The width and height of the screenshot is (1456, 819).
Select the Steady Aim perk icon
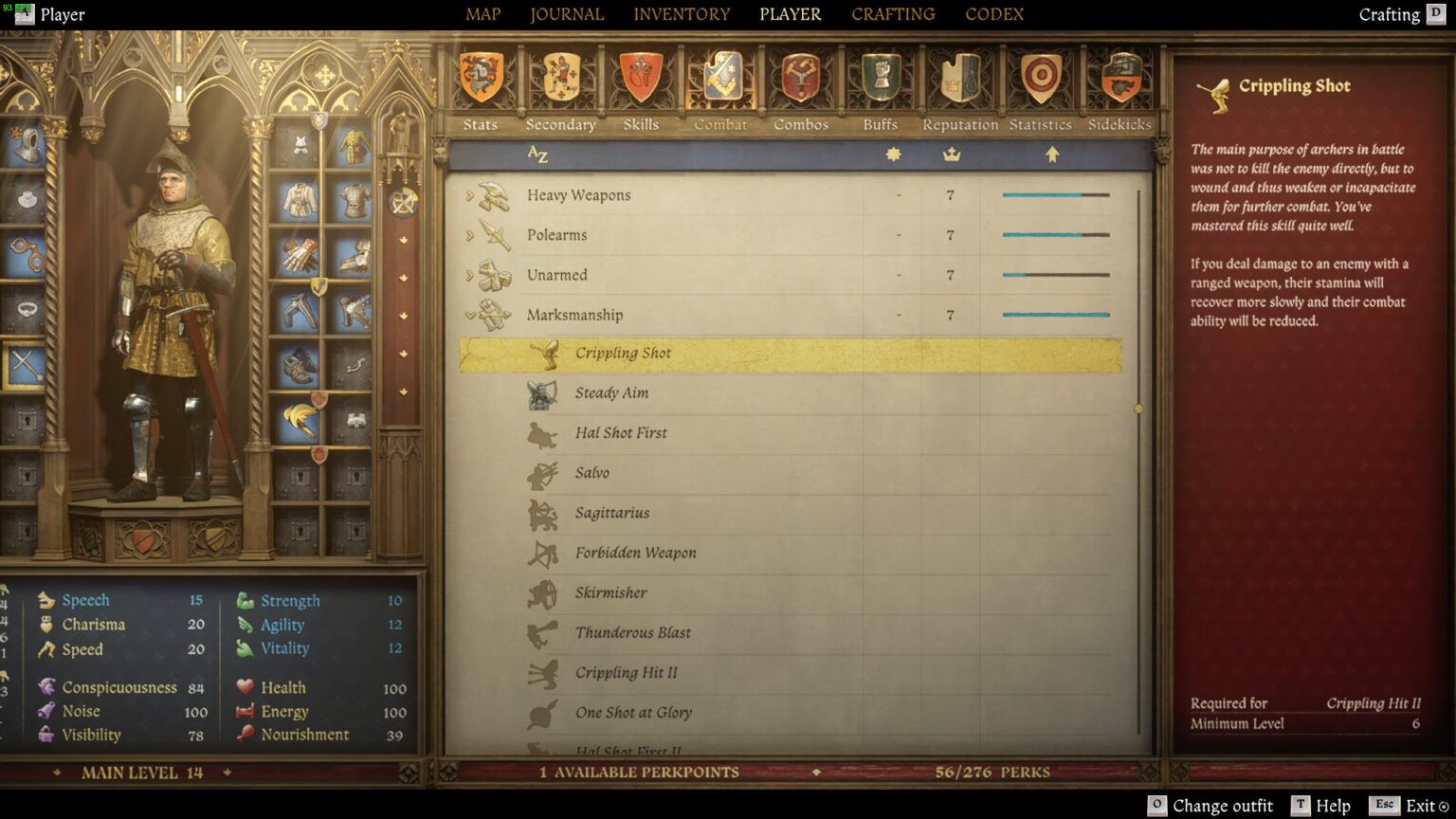tap(540, 392)
